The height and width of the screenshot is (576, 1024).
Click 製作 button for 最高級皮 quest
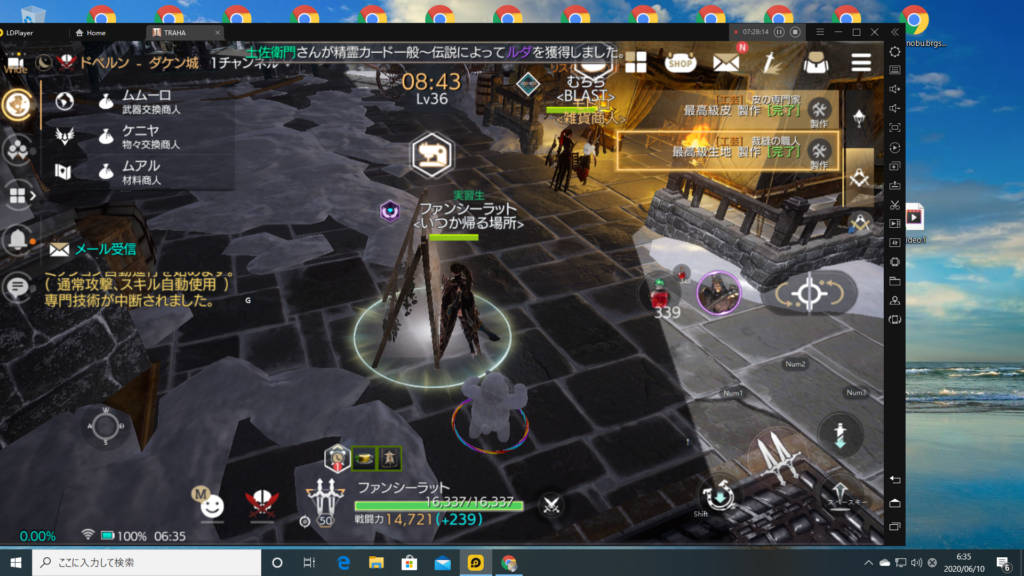pos(819,113)
